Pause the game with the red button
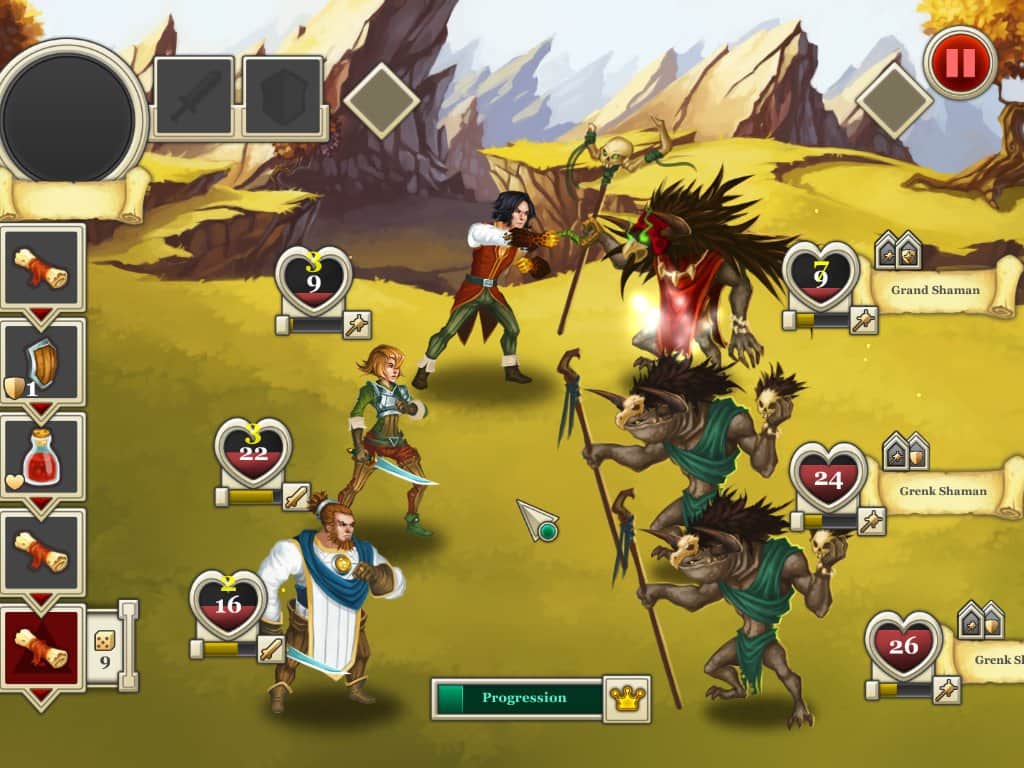Image resolution: width=1024 pixels, height=768 pixels. tap(960, 62)
